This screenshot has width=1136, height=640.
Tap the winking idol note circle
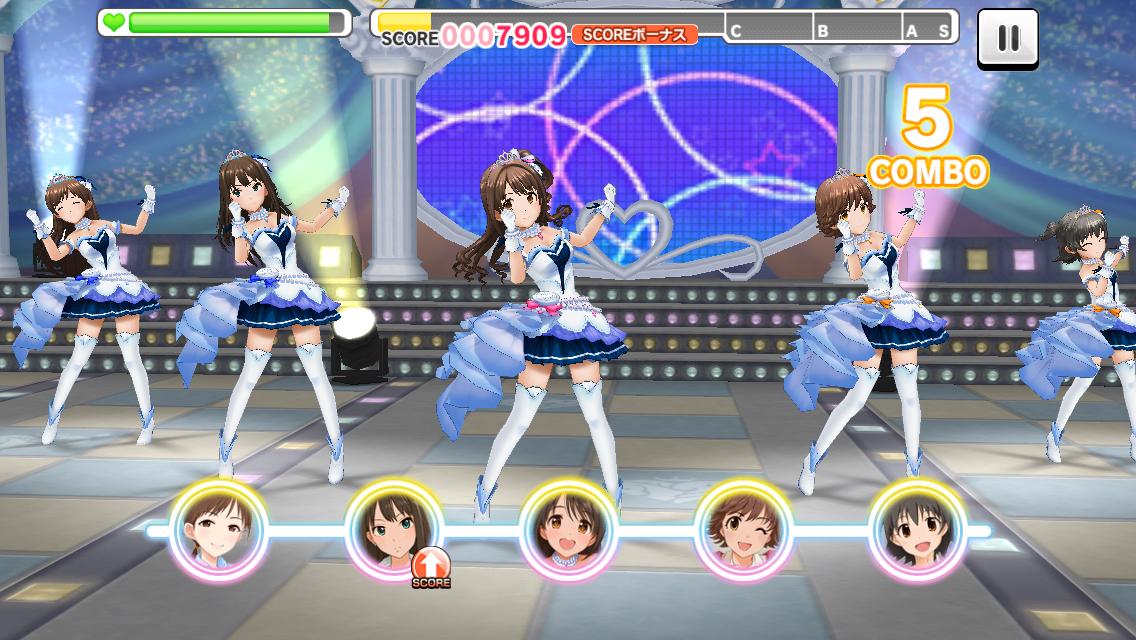point(743,530)
